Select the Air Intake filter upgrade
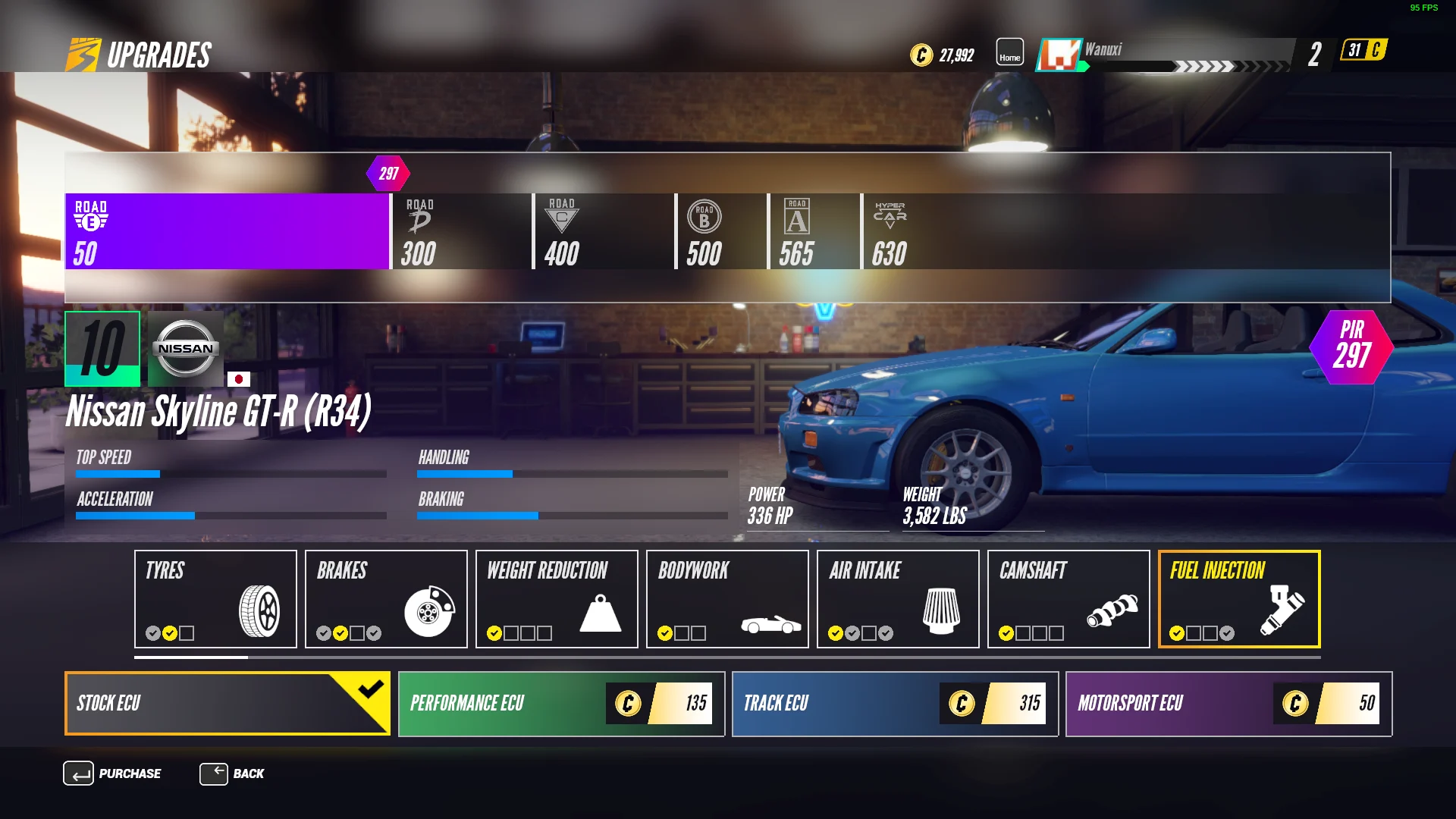 tap(898, 599)
